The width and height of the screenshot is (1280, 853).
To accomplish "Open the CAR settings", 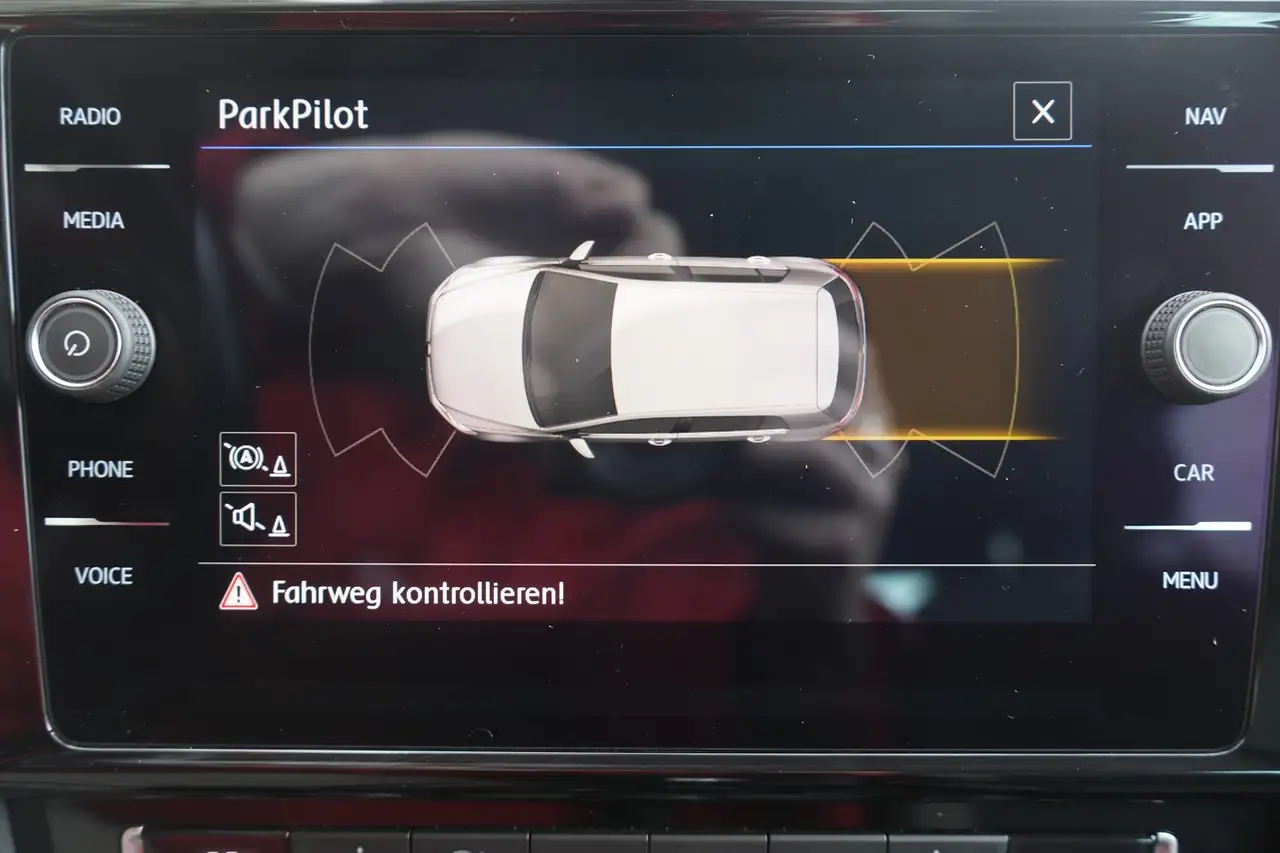I will point(1193,473).
